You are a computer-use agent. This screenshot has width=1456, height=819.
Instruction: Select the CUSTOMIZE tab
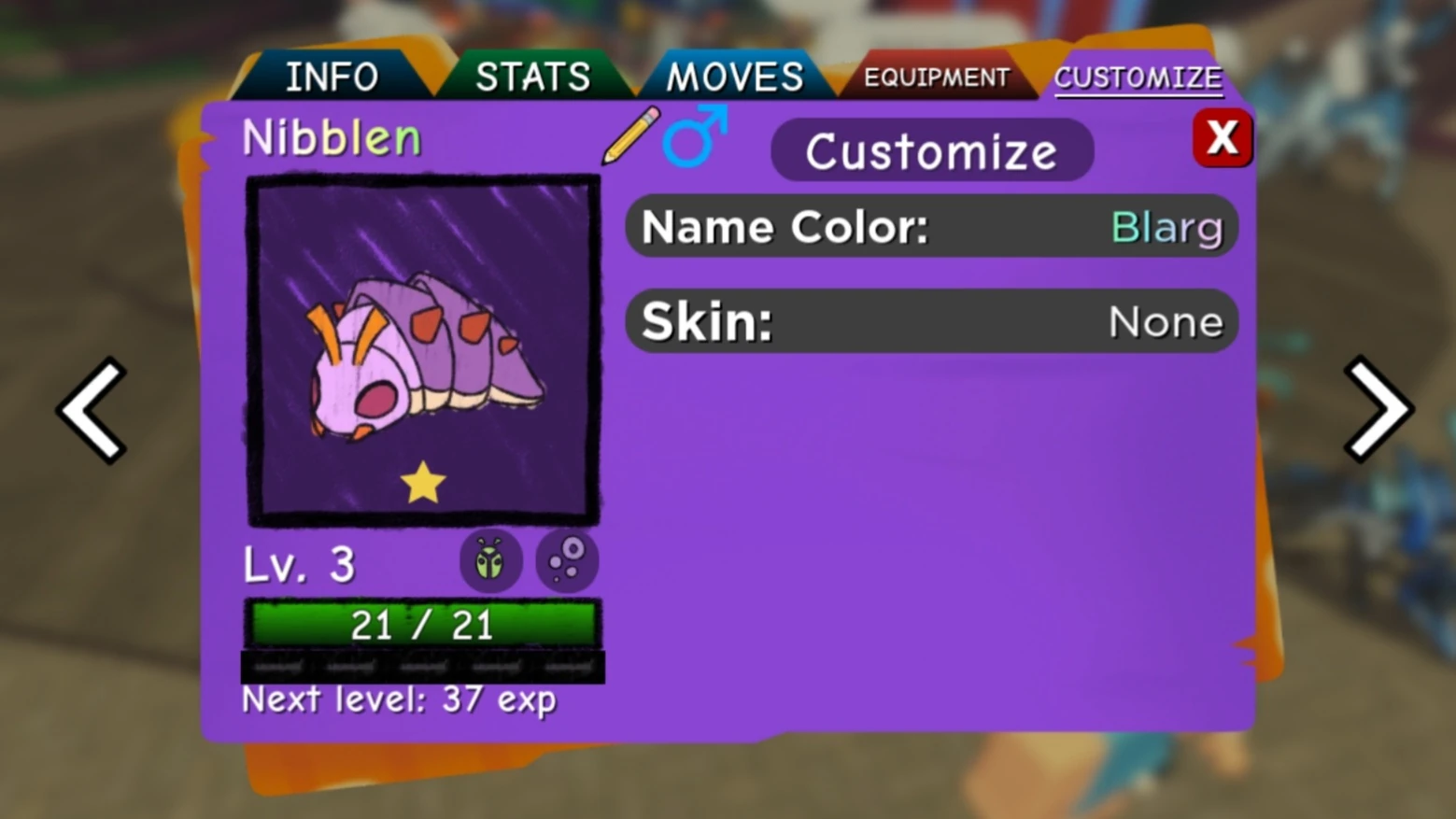(1138, 78)
